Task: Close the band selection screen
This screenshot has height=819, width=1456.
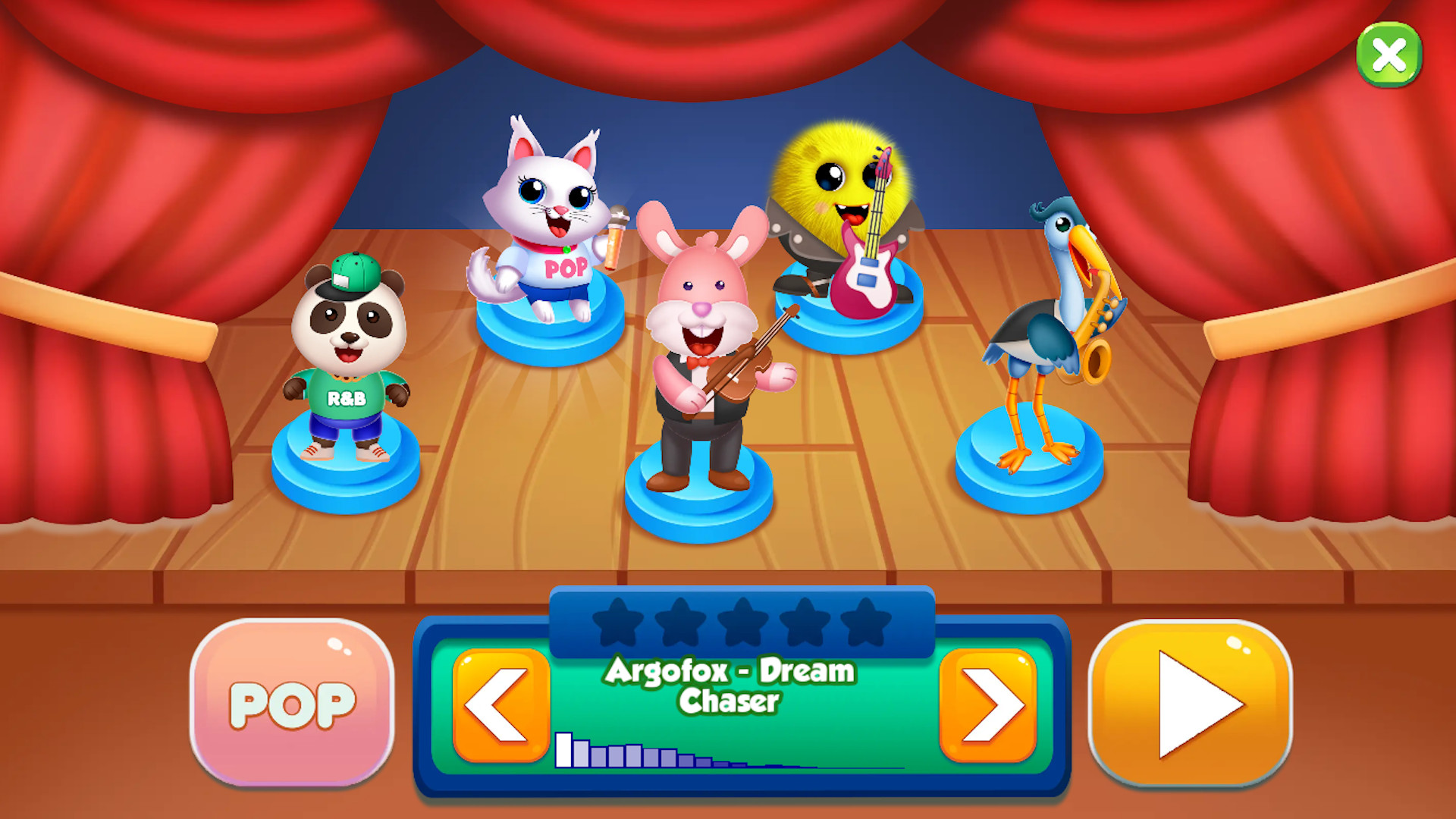Action: tap(1390, 55)
